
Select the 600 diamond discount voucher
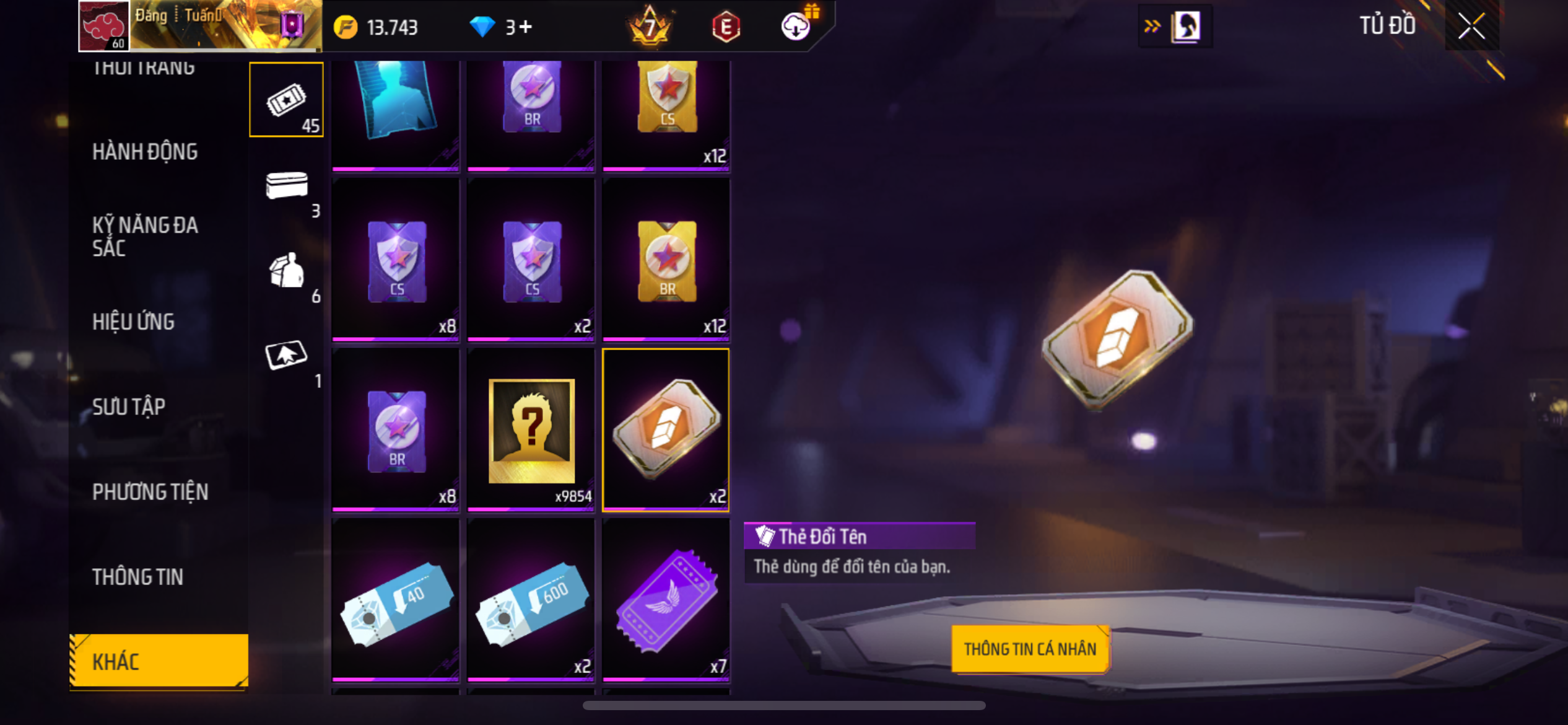pos(531,600)
